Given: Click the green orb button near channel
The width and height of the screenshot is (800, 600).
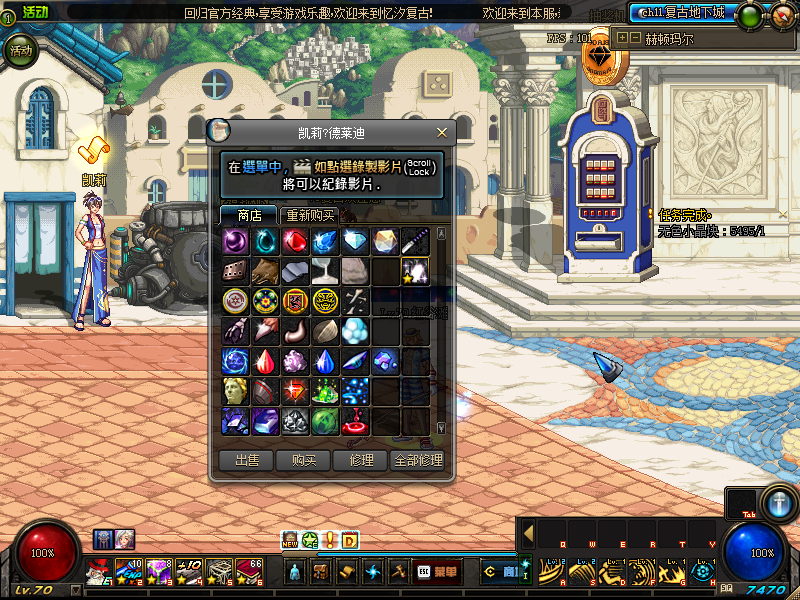Looking at the screenshot, I should pyautogui.click(x=747, y=16).
